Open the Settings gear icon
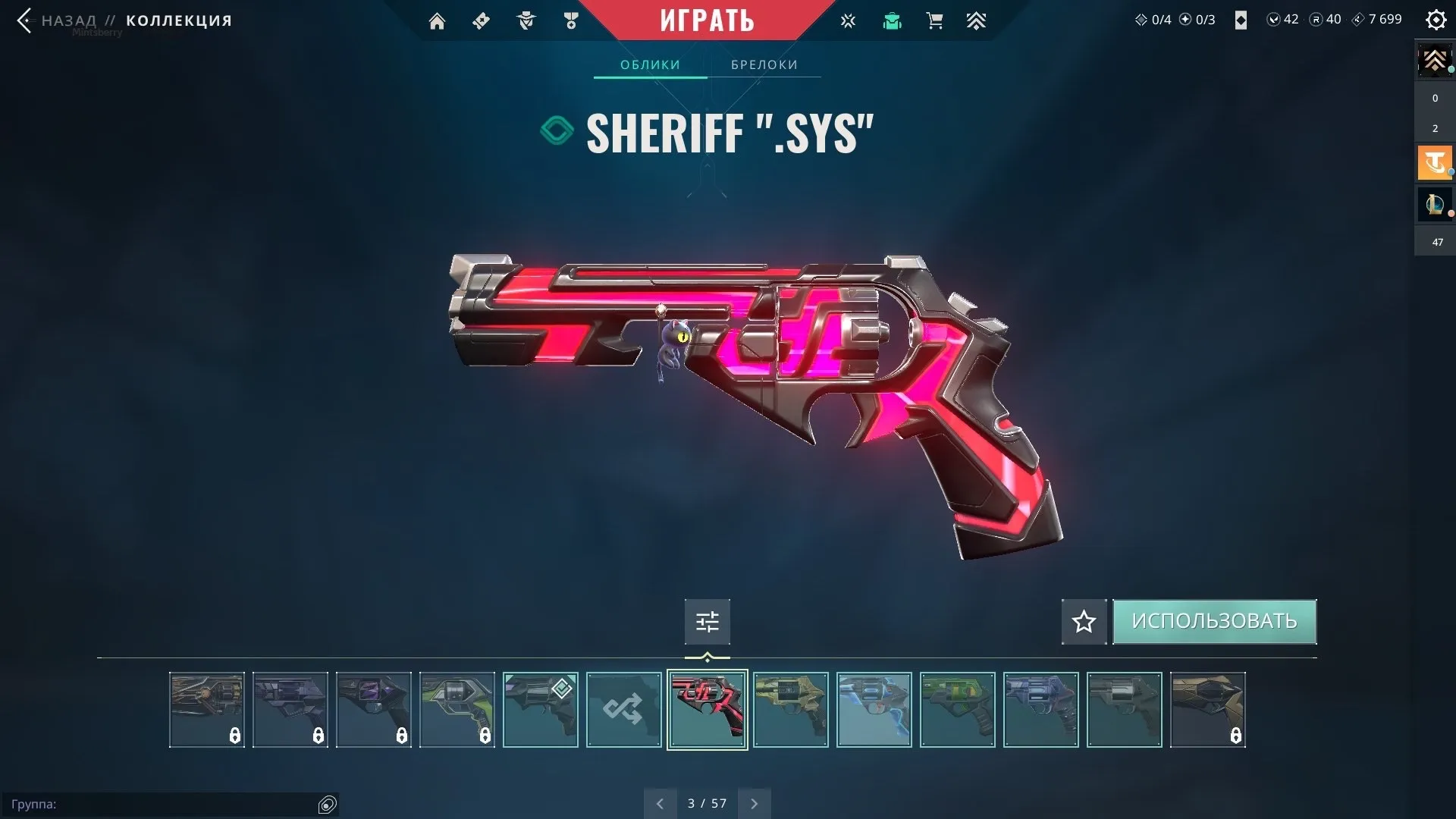1456x819 pixels. pyautogui.click(x=1436, y=20)
